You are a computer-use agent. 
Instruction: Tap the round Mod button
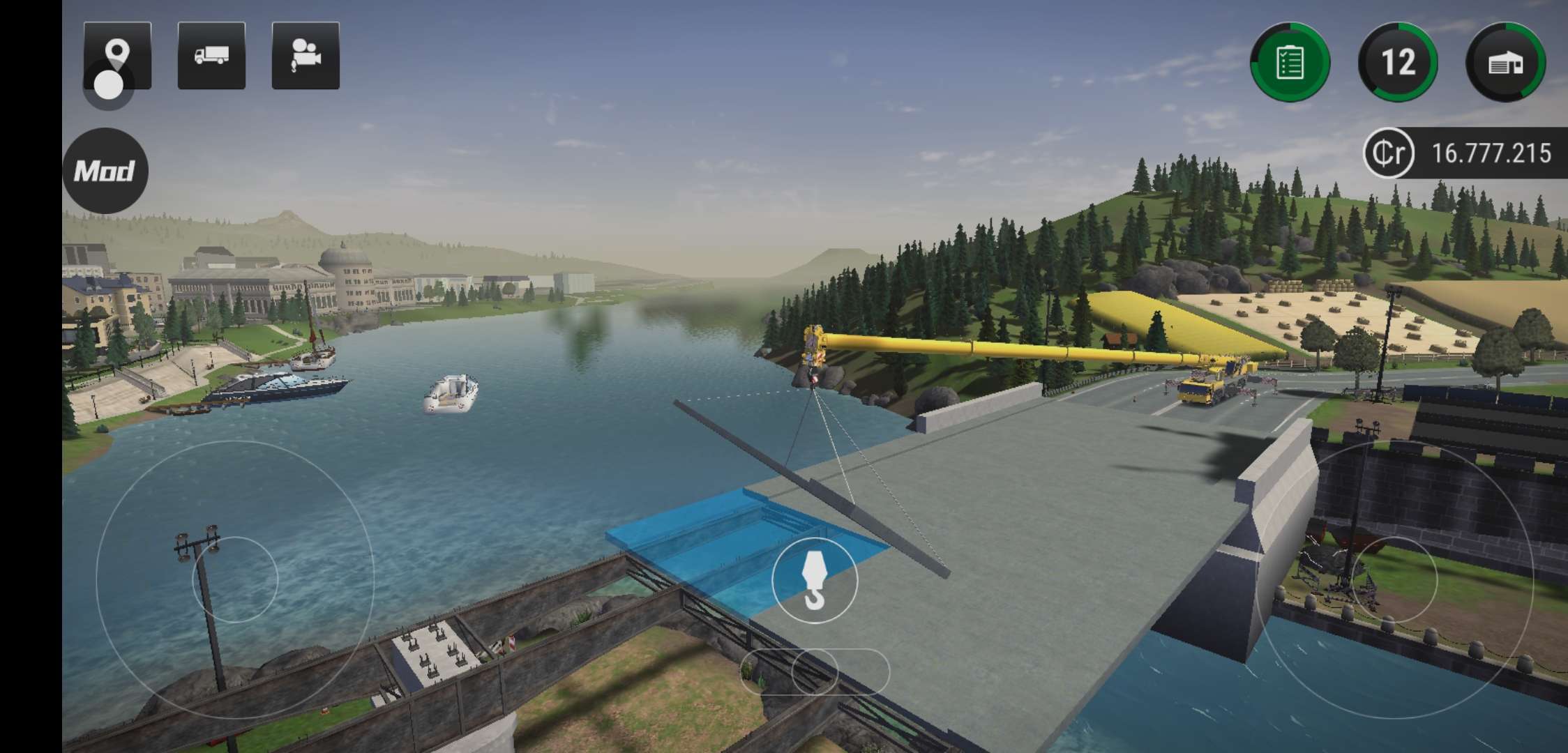click(105, 171)
